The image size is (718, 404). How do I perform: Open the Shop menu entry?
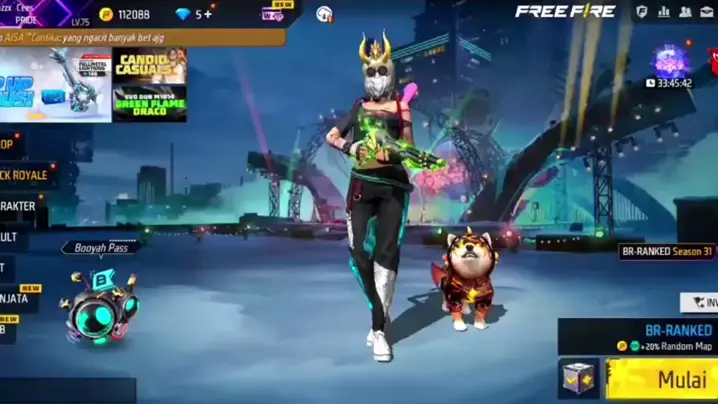pyautogui.click(x=10, y=143)
